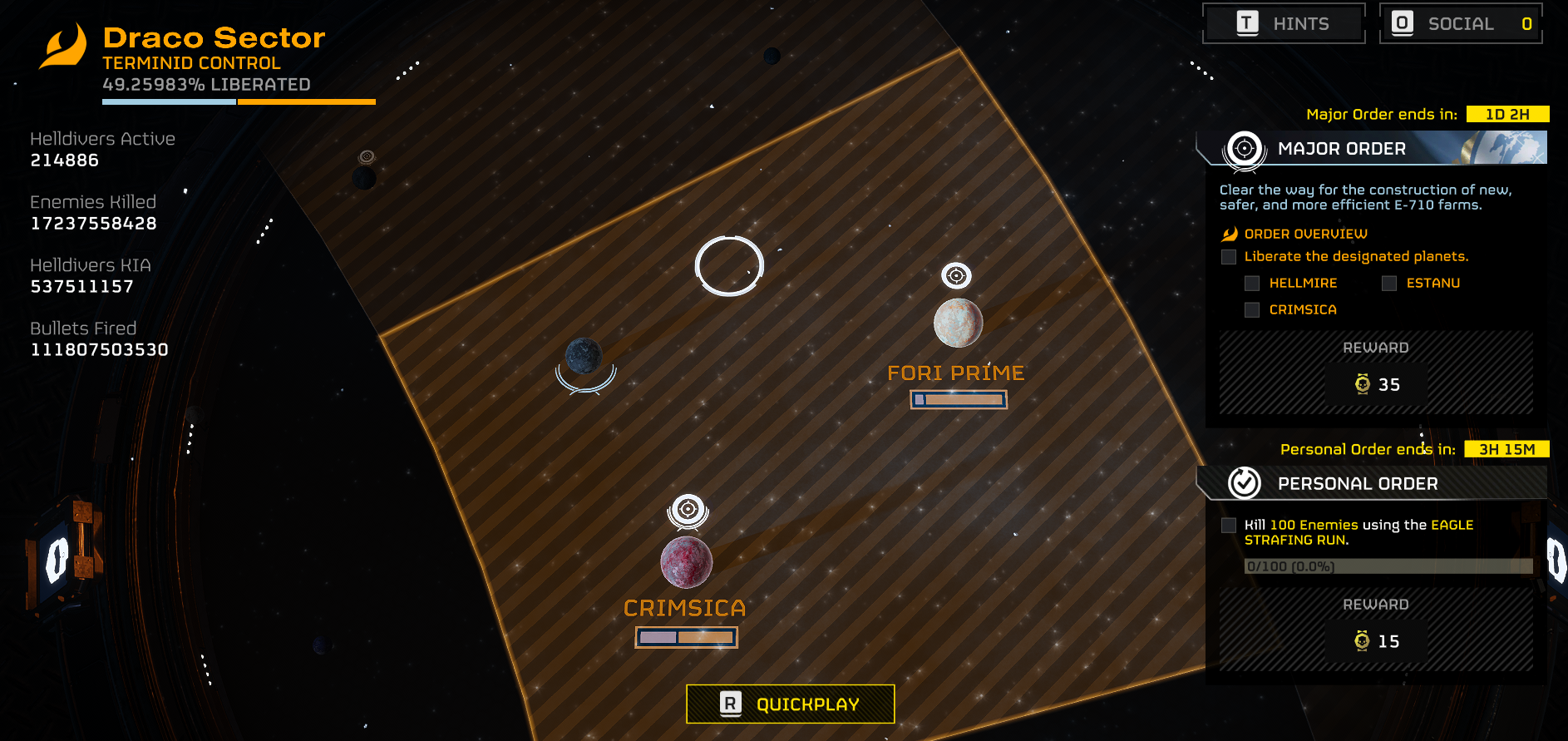Open the Personal Order header
The width and height of the screenshot is (1568, 741).
pyautogui.click(x=1372, y=483)
